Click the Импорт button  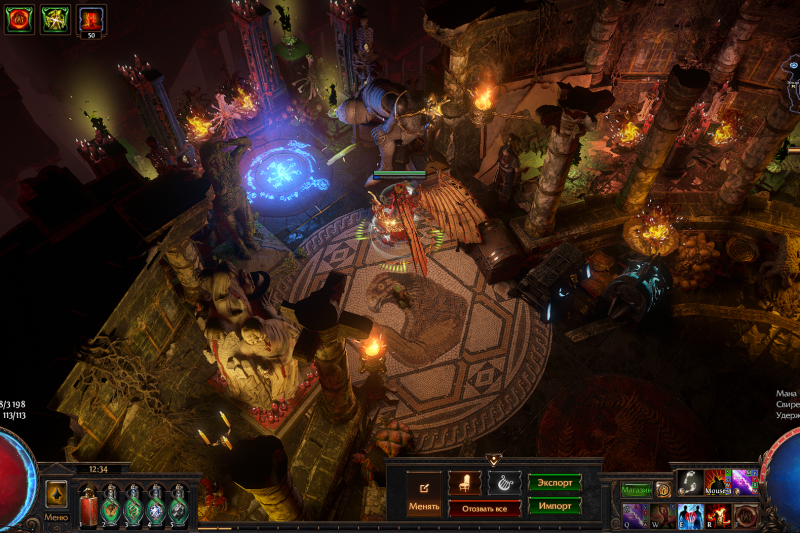[x=555, y=506]
